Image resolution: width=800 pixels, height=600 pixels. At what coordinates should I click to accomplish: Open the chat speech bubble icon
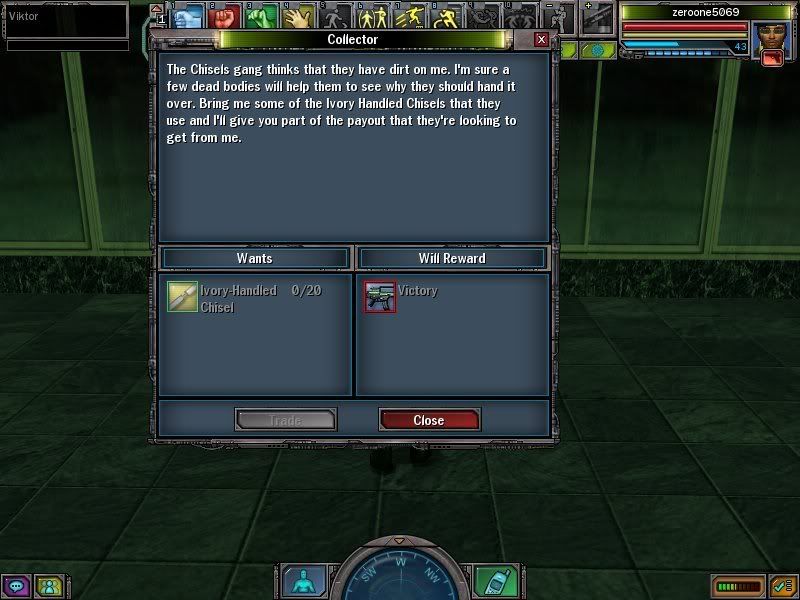[x=16, y=586]
